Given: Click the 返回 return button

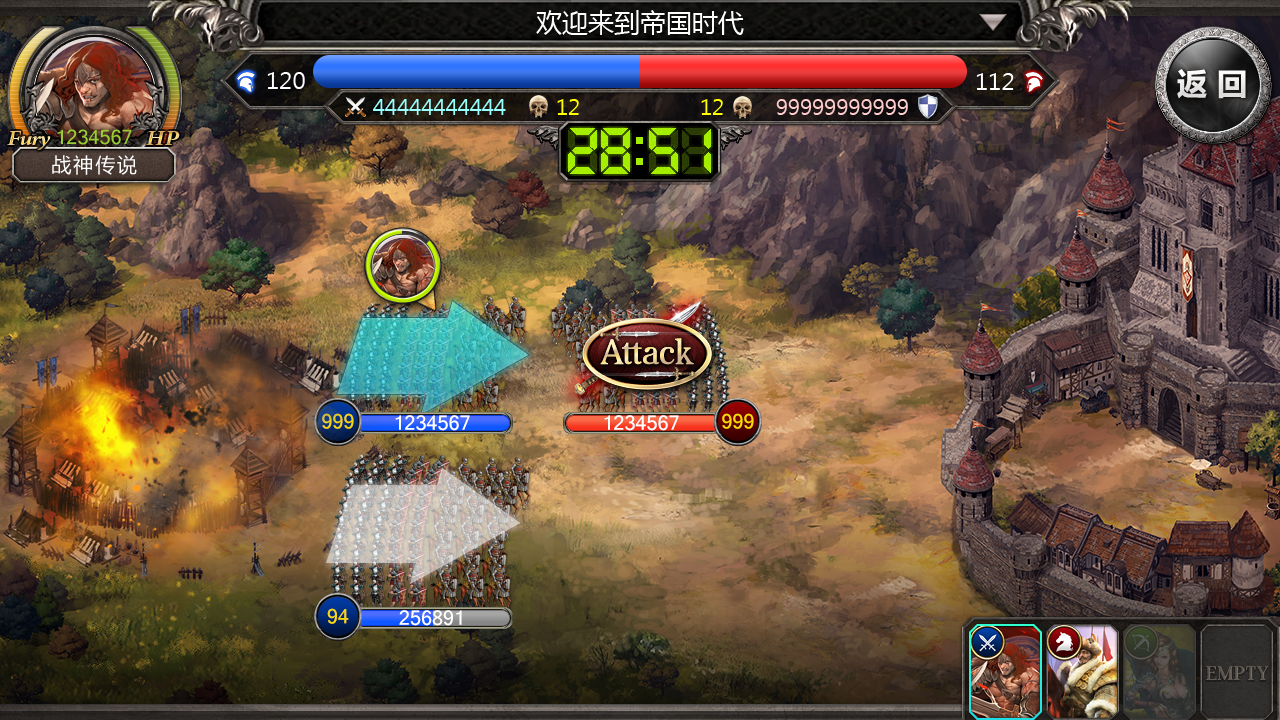Looking at the screenshot, I should [x=1212, y=84].
